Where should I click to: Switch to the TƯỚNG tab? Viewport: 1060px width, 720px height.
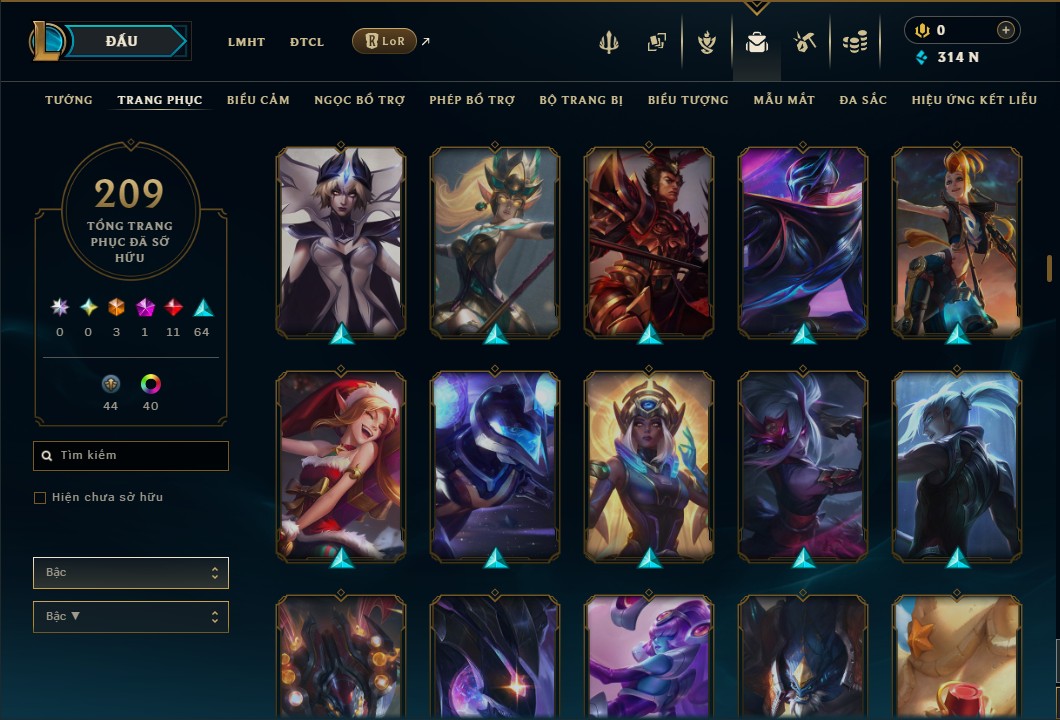coord(69,100)
